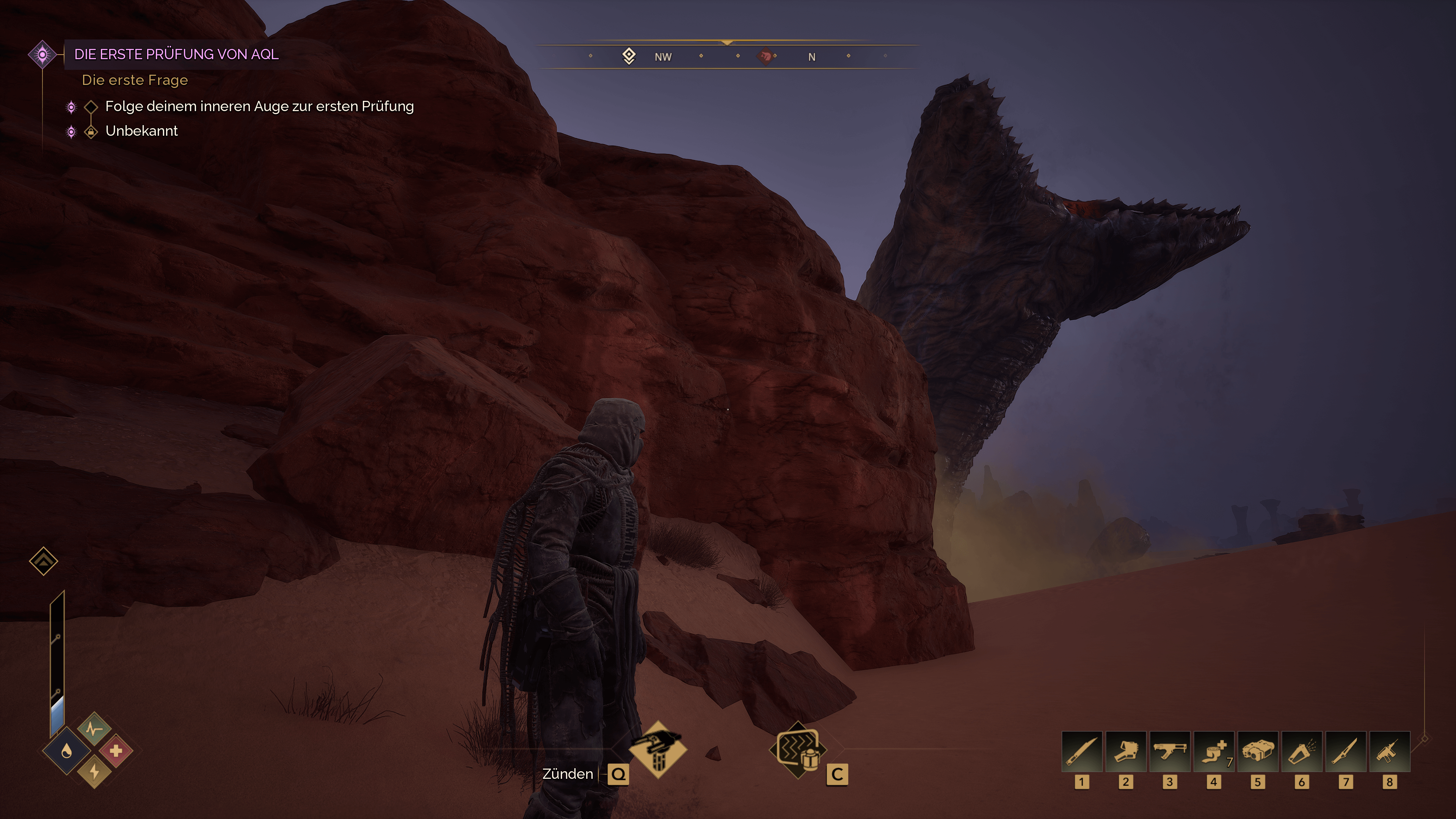Choose the serrated knife in slot 7
This screenshot has width=1456, height=819.
pos(1345,752)
